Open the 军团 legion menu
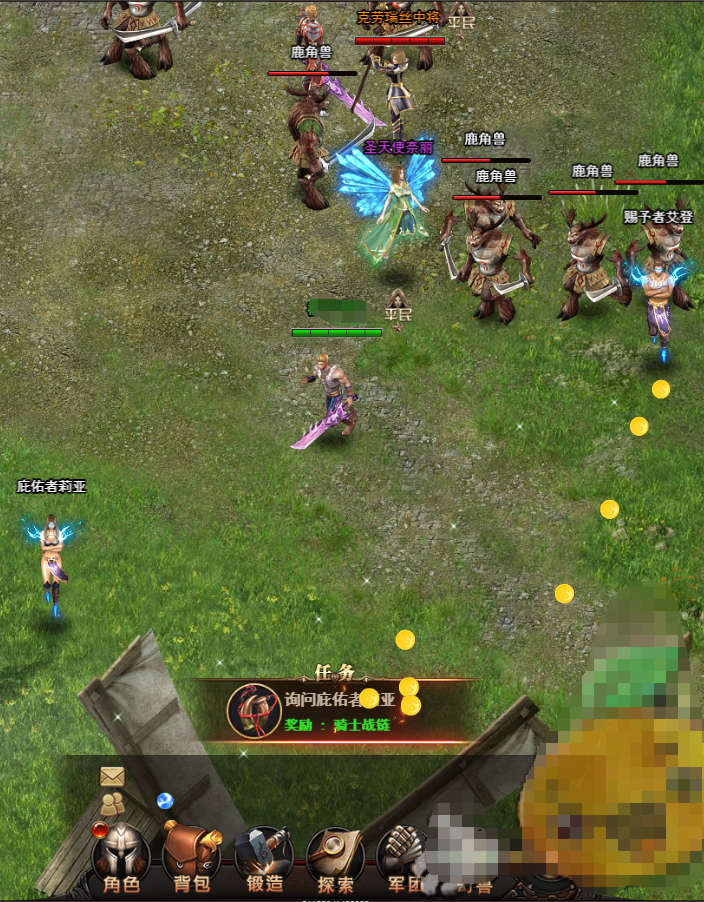The width and height of the screenshot is (704, 902). pyautogui.click(x=404, y=858)
